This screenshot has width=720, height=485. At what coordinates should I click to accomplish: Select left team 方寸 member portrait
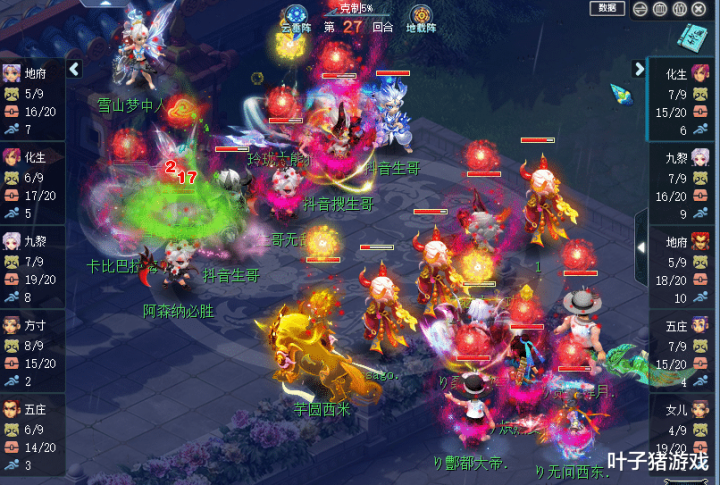[12, 325]
